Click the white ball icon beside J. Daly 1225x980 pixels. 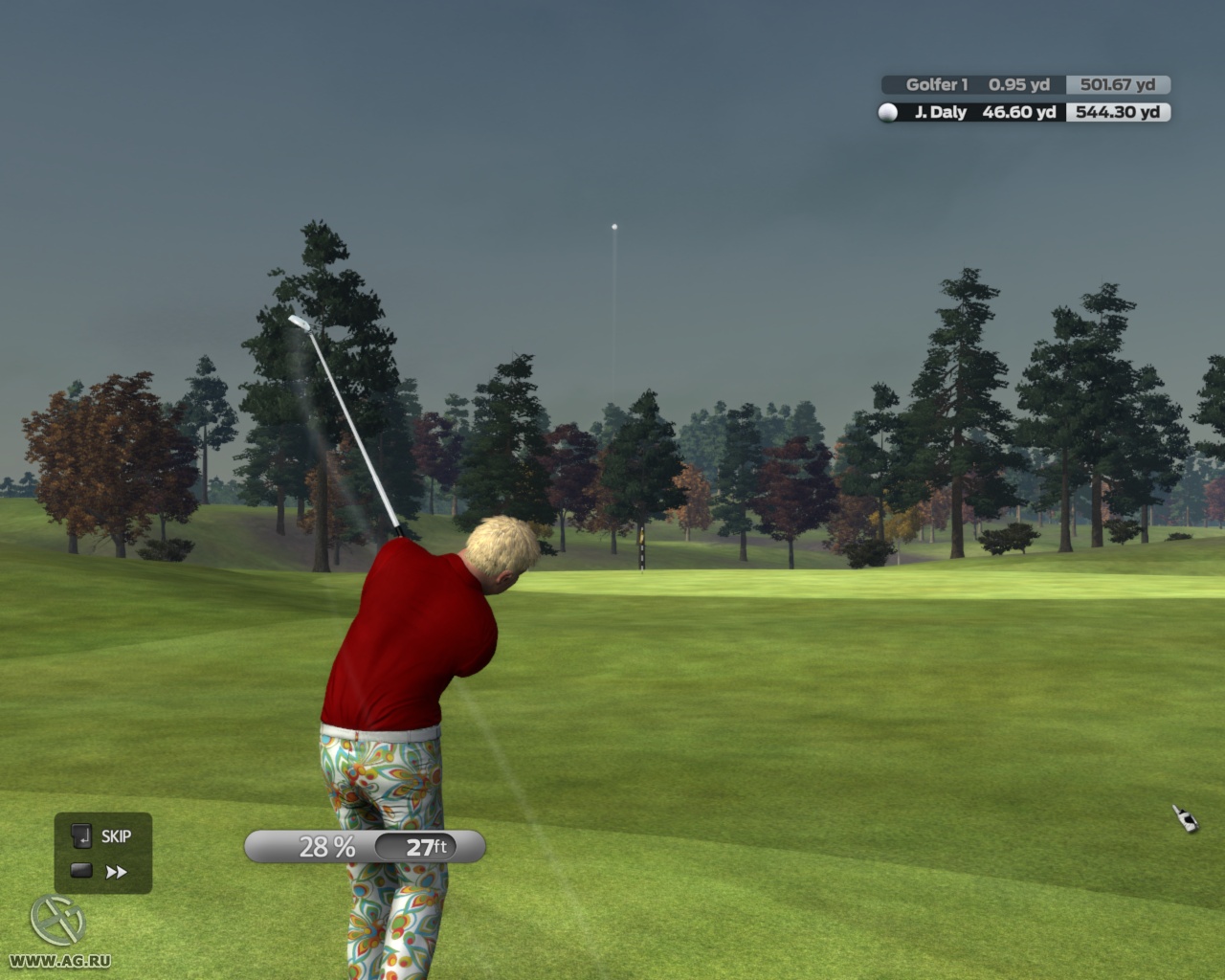(x=887, y=113)
